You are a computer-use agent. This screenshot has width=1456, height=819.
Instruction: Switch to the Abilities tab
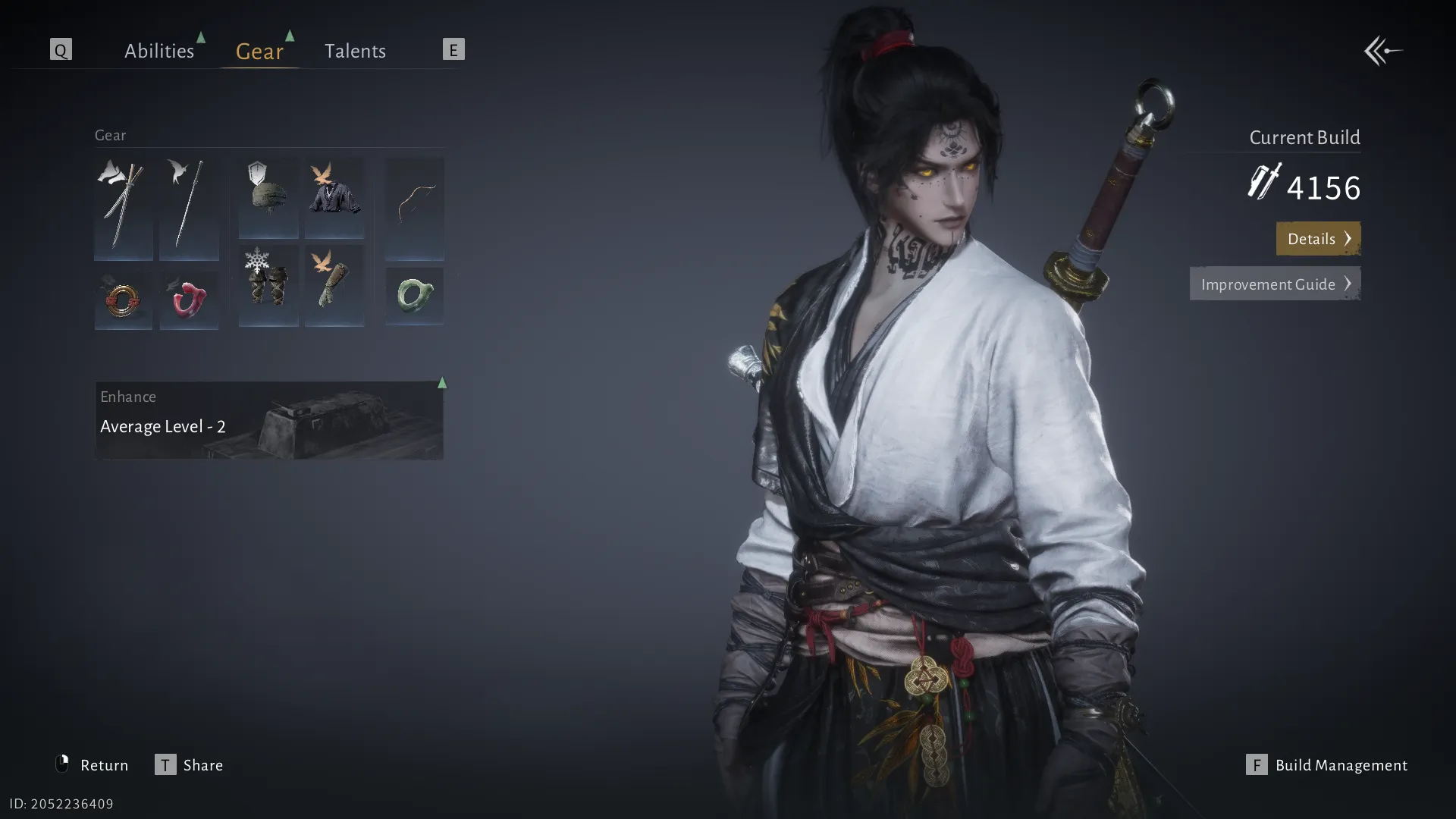159,51
